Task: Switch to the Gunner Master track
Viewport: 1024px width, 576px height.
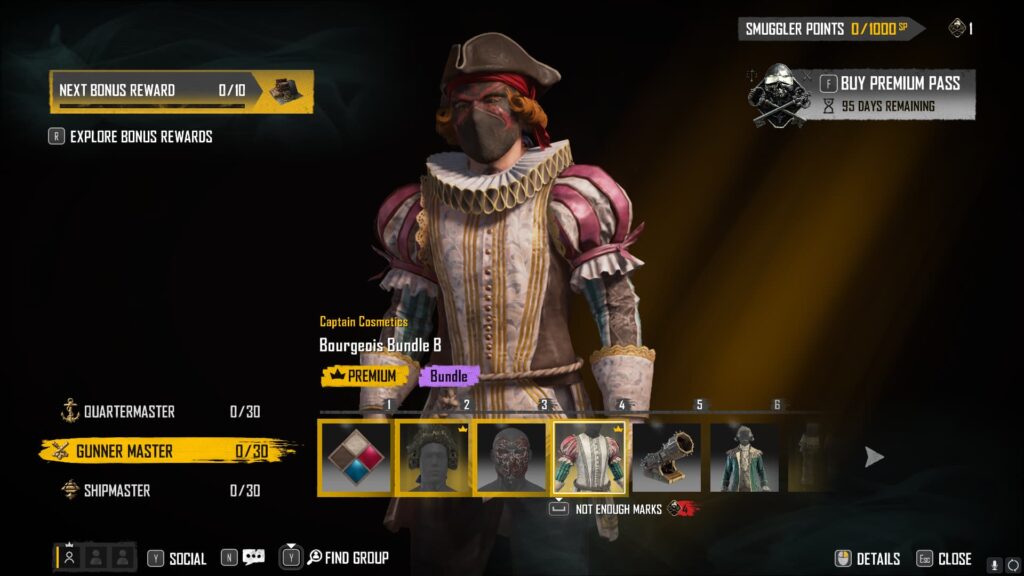Action: pos(125,452)
